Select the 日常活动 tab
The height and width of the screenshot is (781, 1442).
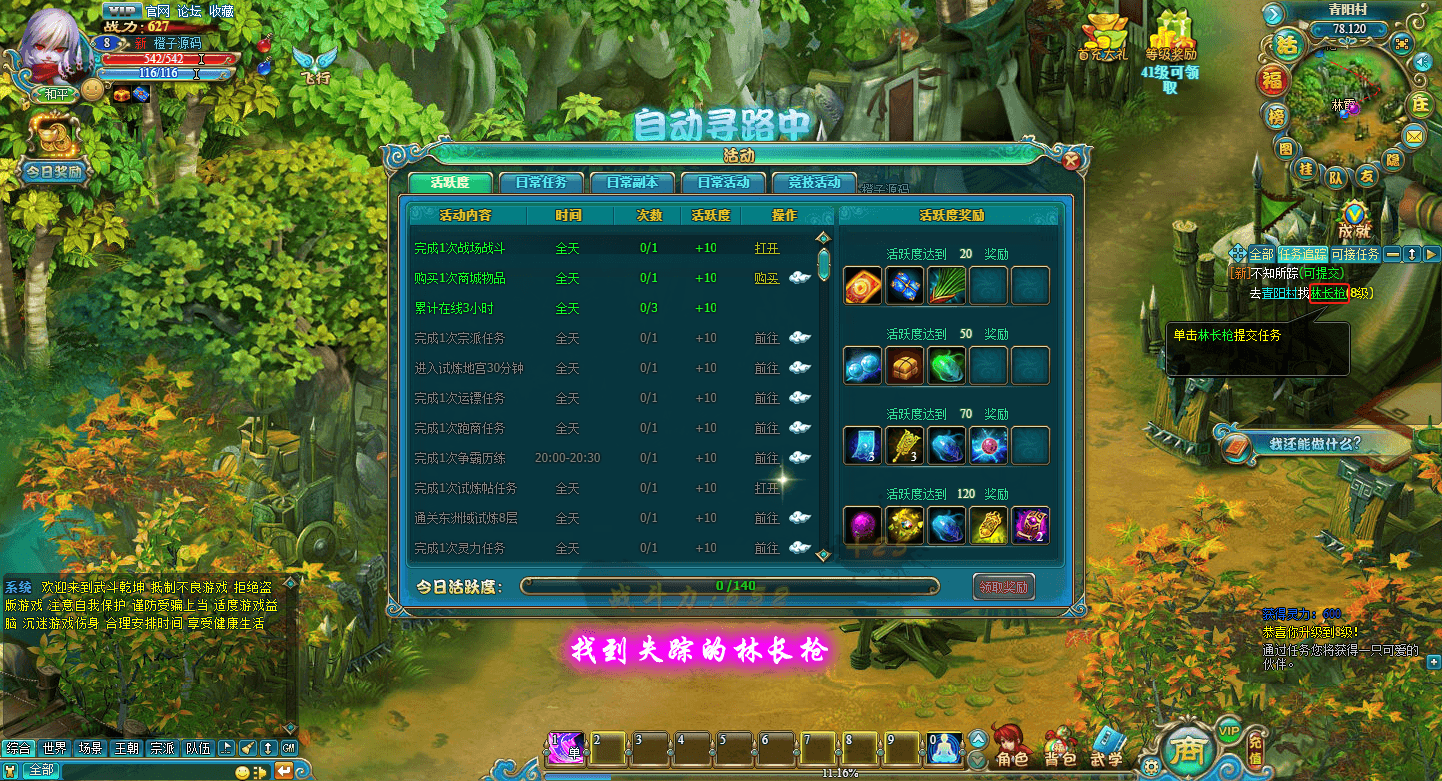point(723,183)
